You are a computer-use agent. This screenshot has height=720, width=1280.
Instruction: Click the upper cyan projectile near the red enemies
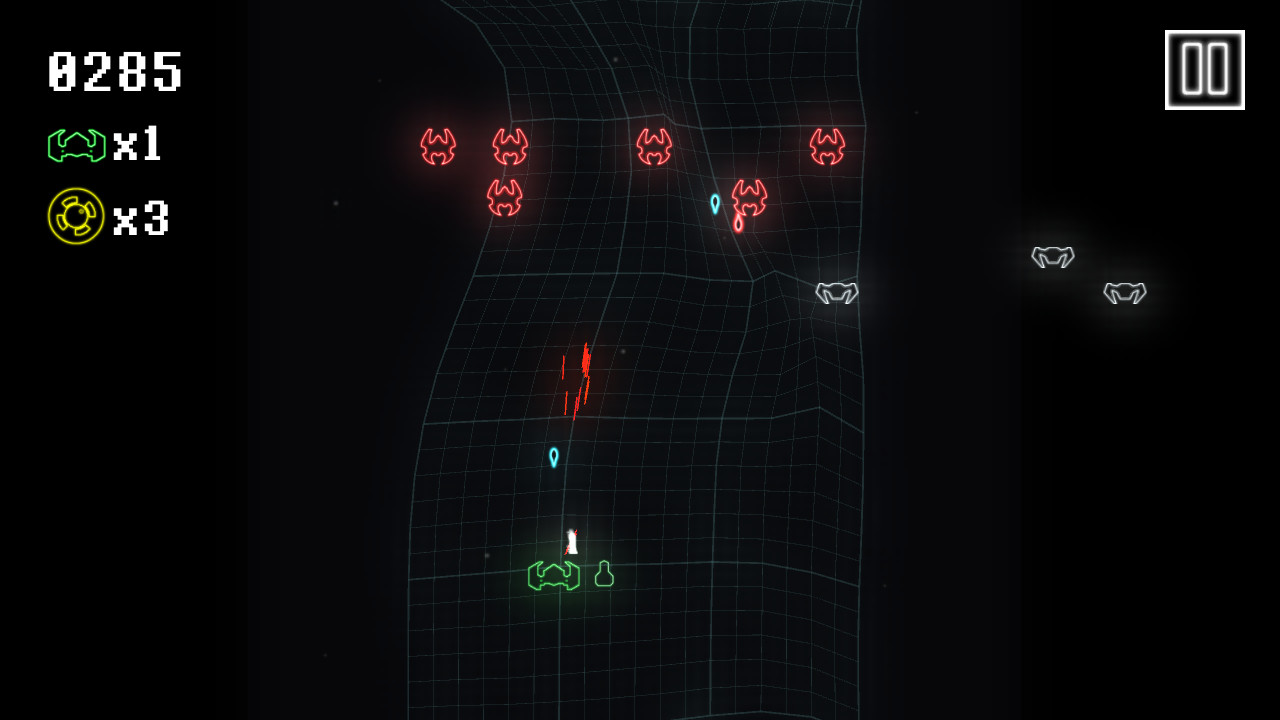(716, 202)
